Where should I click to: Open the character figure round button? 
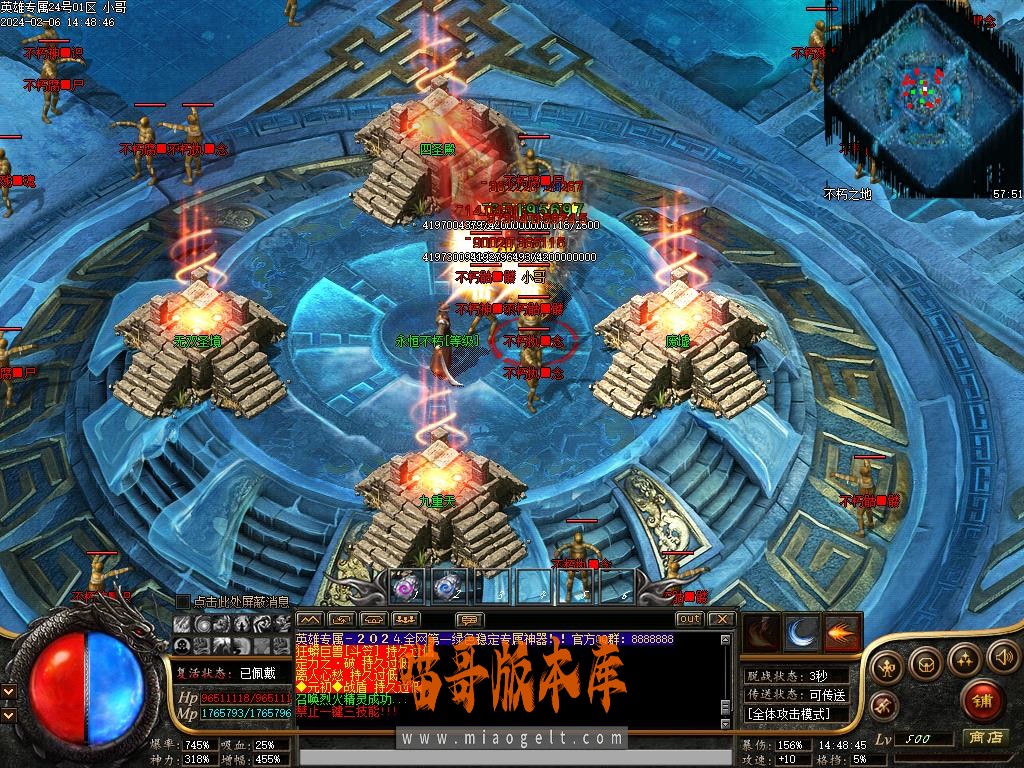[x=889, y=666]
